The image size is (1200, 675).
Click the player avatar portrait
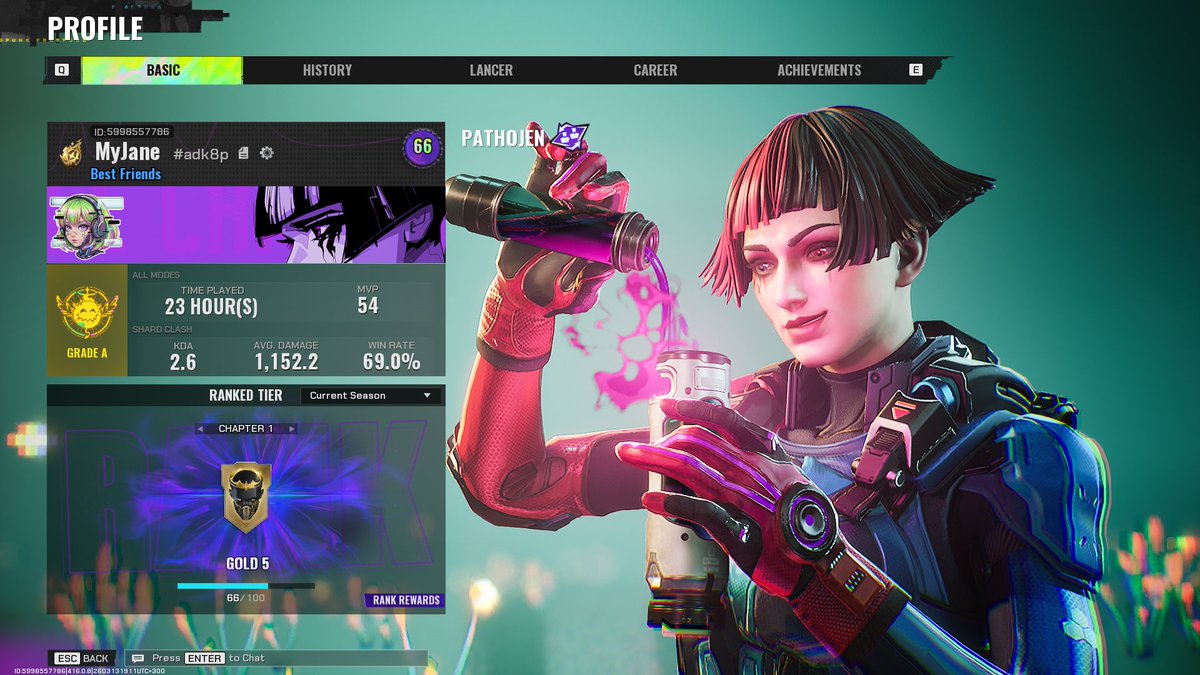pyautogui.click(x=85, y=224)
